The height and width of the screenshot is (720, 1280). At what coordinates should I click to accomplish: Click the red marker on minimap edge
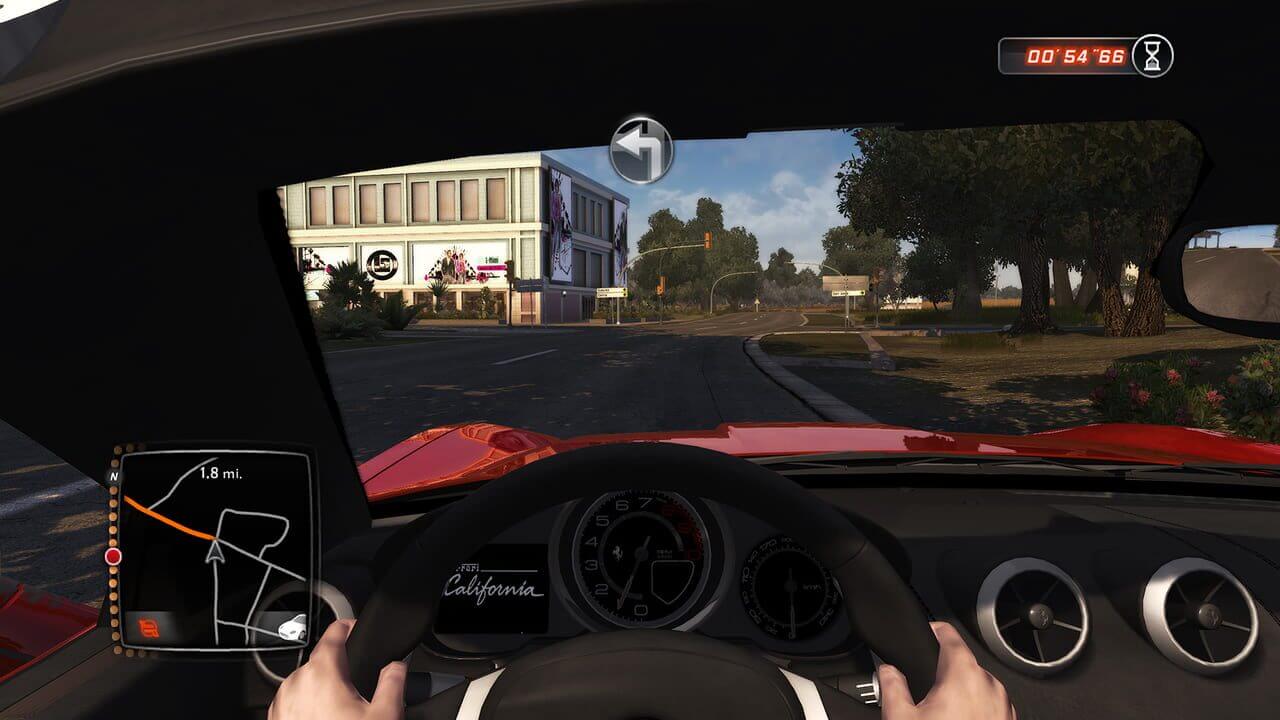click(x=113, y=556)
